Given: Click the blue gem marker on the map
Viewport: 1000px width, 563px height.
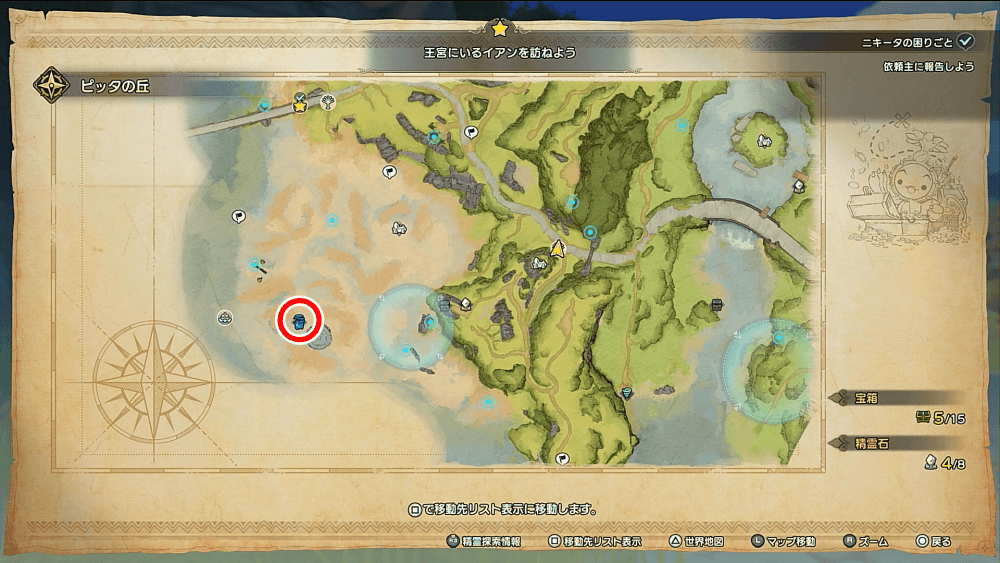Looking at the screenshot, I should coord(627,393).
